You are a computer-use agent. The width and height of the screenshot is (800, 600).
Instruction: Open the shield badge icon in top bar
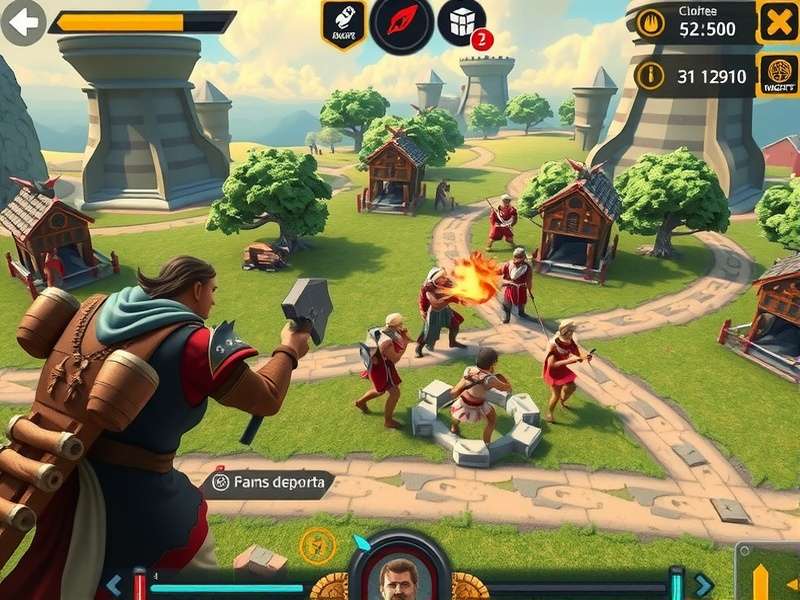342,23
